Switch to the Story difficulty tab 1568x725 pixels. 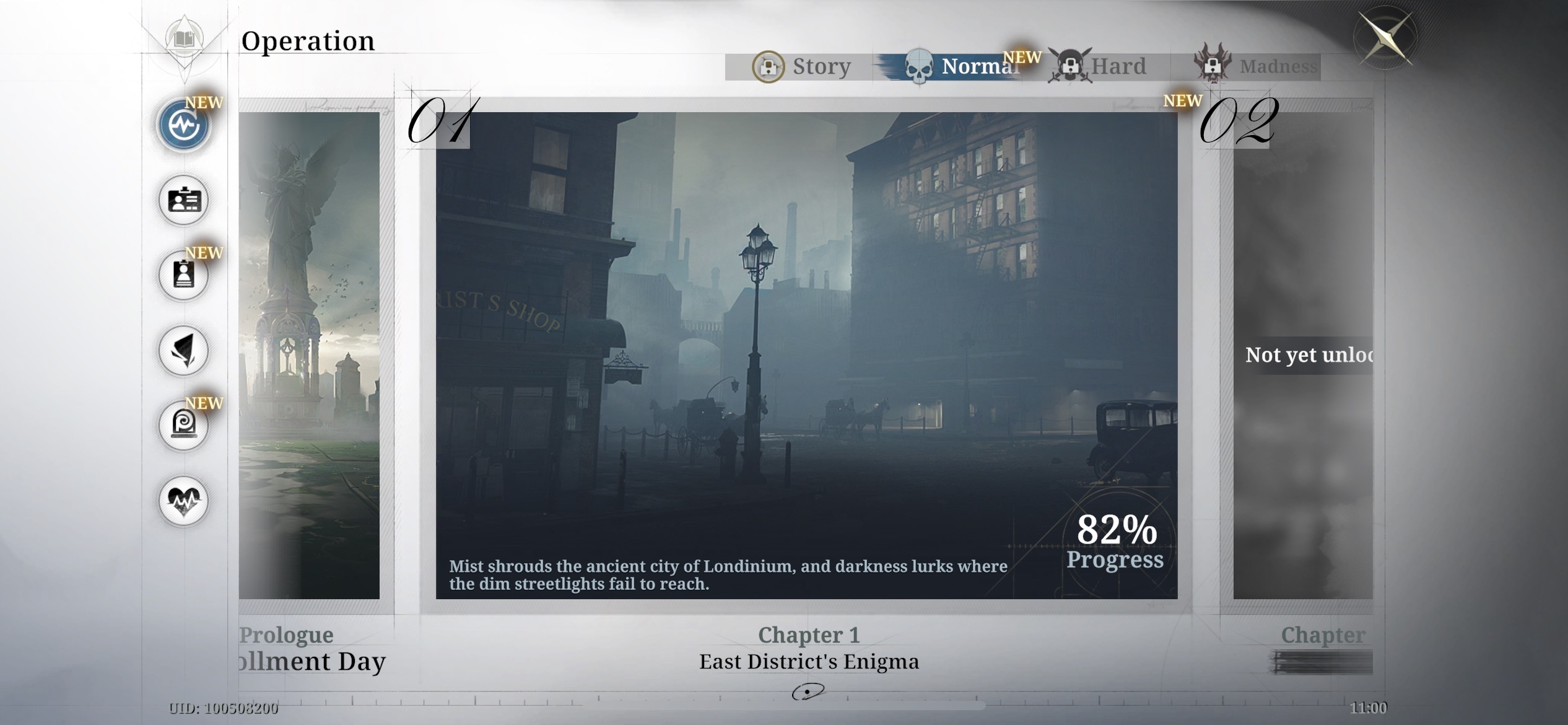tap(803, 66)
